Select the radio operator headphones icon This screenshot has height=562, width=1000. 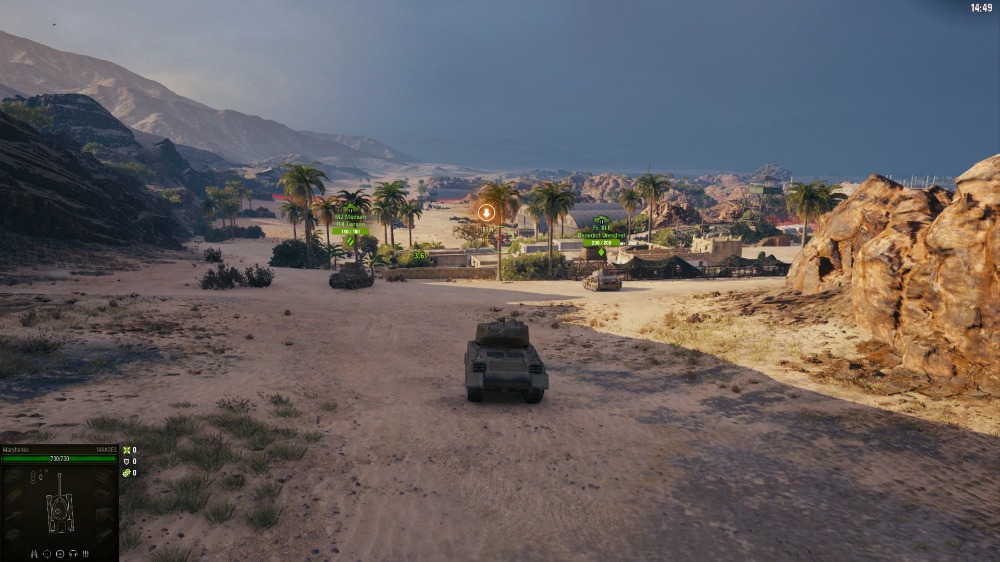click(x=73, y=554)
